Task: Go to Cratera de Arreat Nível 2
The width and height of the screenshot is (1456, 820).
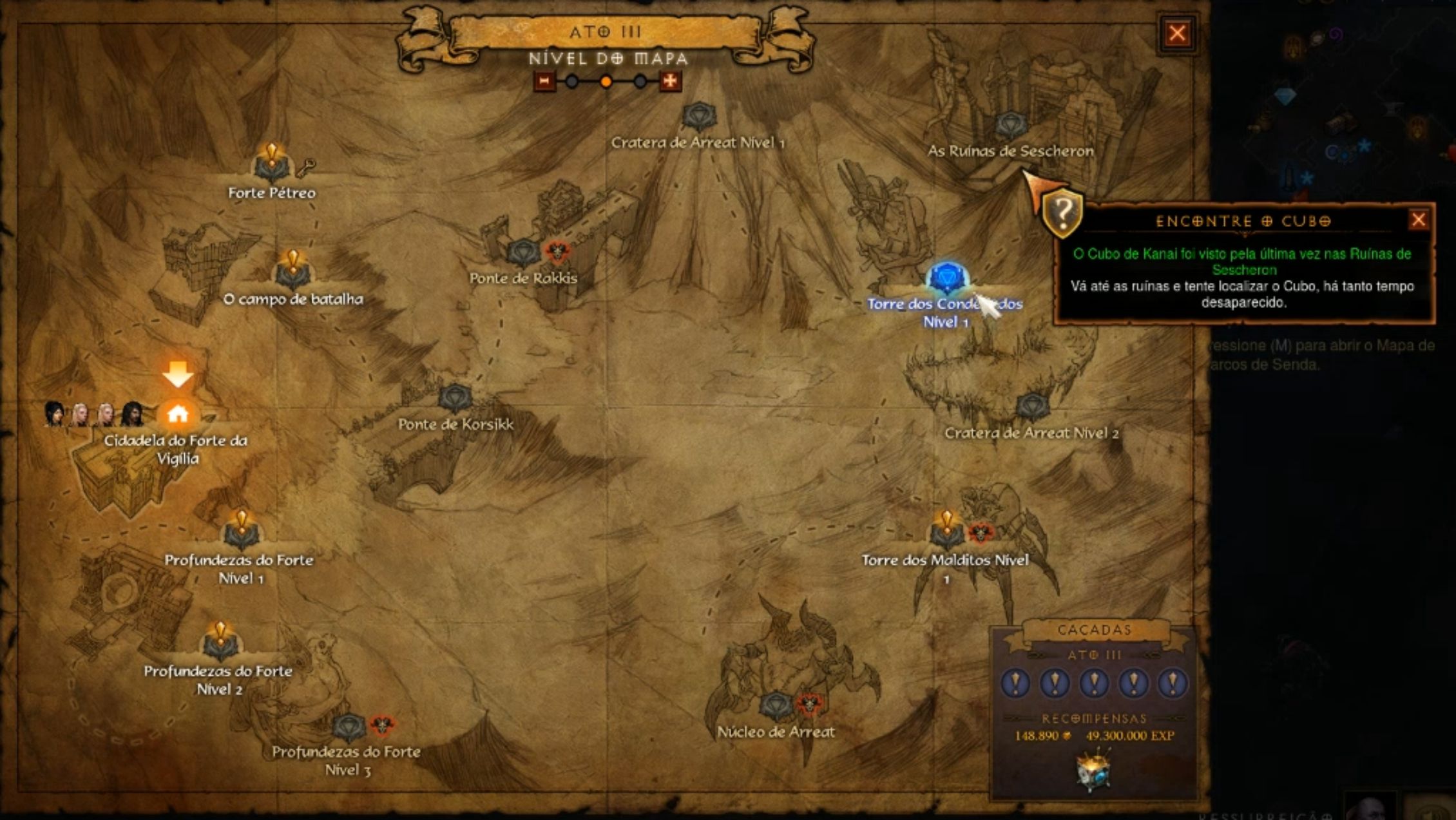Action: pyautogui.click(x=1032, y=406)
